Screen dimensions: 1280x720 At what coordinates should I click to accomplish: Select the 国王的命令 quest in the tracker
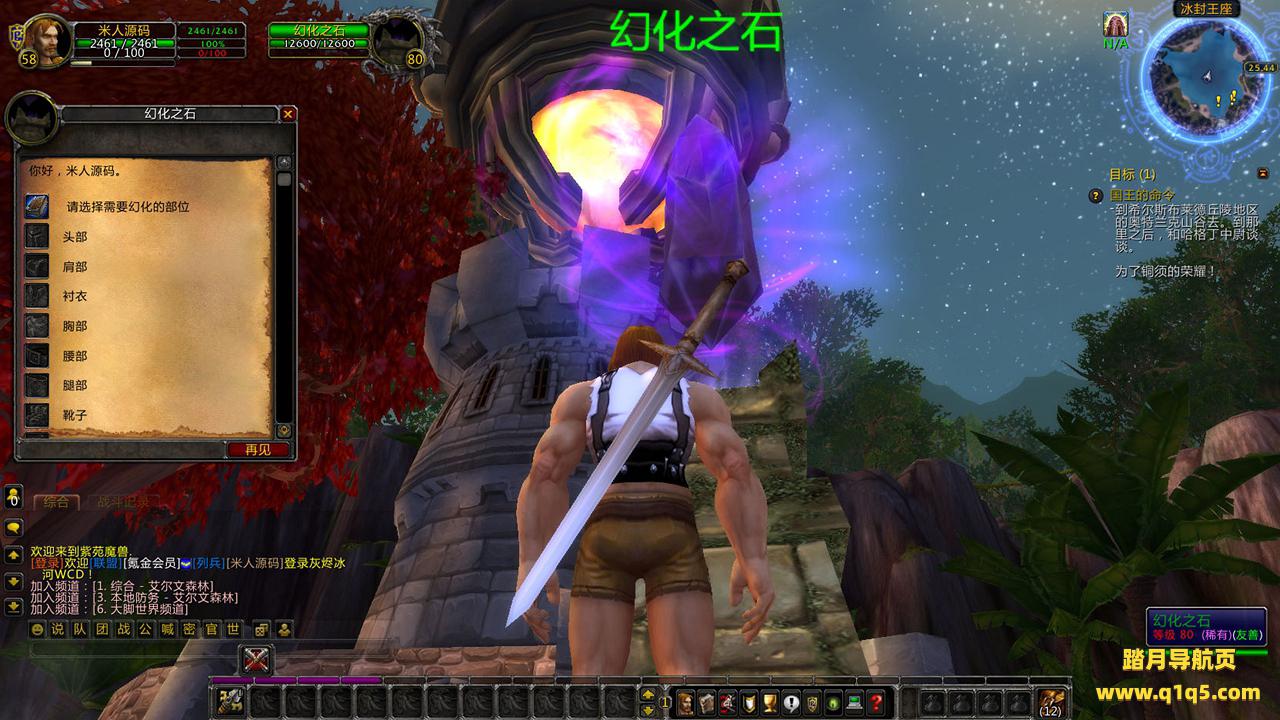click(1142, 196)
